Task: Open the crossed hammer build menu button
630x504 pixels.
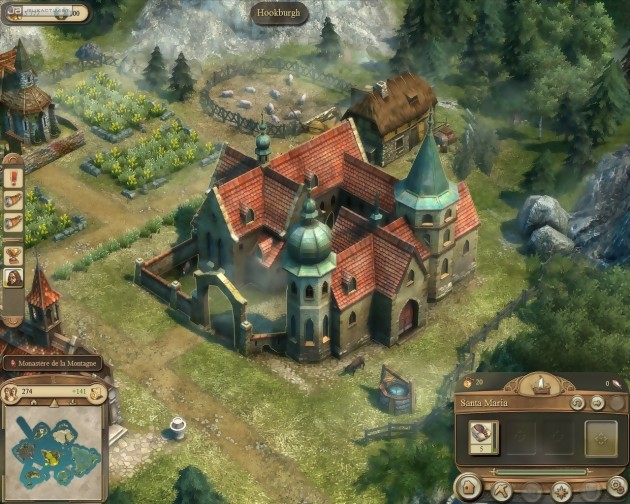Action: tap(502, 490)
